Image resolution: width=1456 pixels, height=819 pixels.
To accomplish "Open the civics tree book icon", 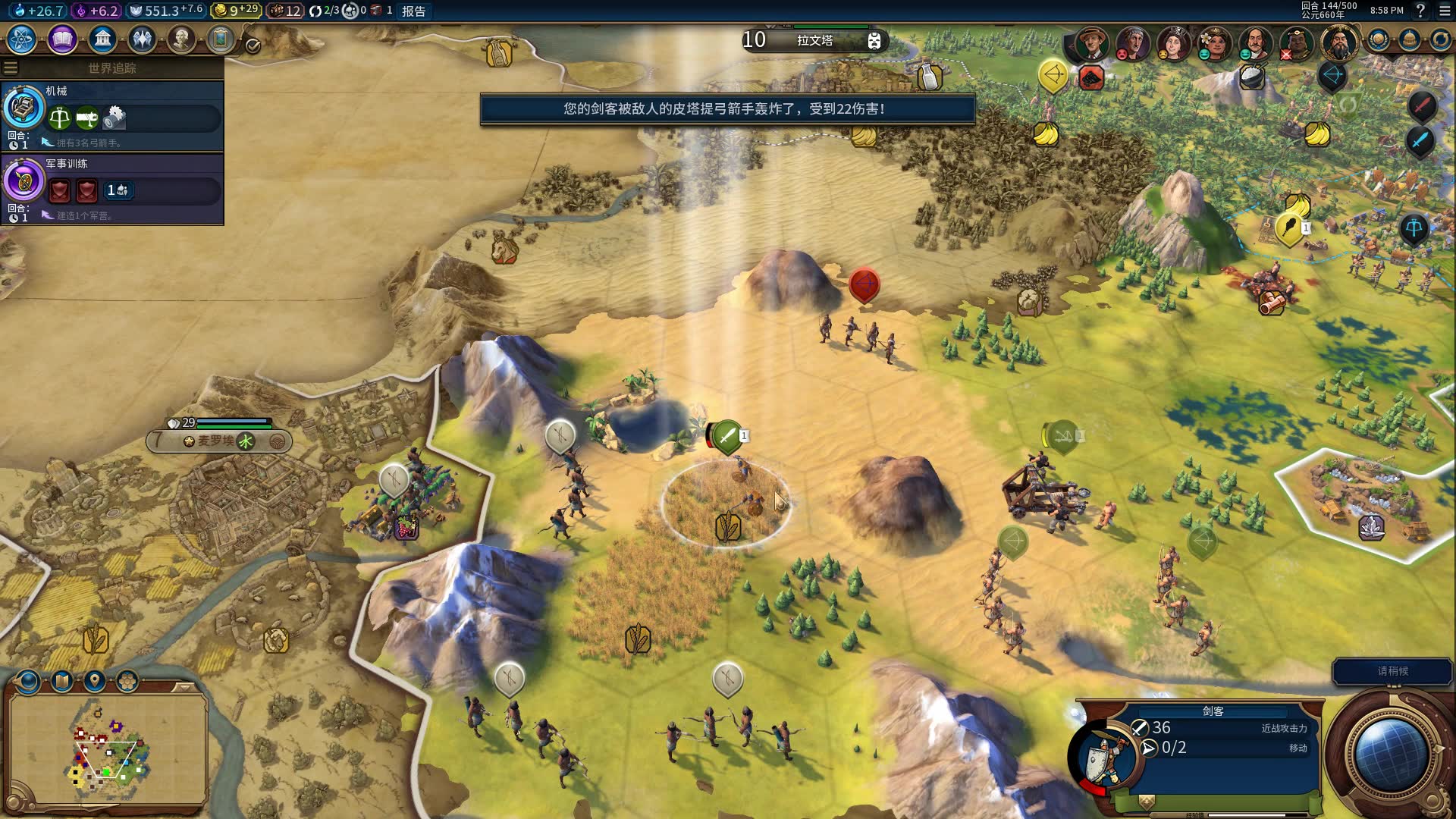I will 62,39.
